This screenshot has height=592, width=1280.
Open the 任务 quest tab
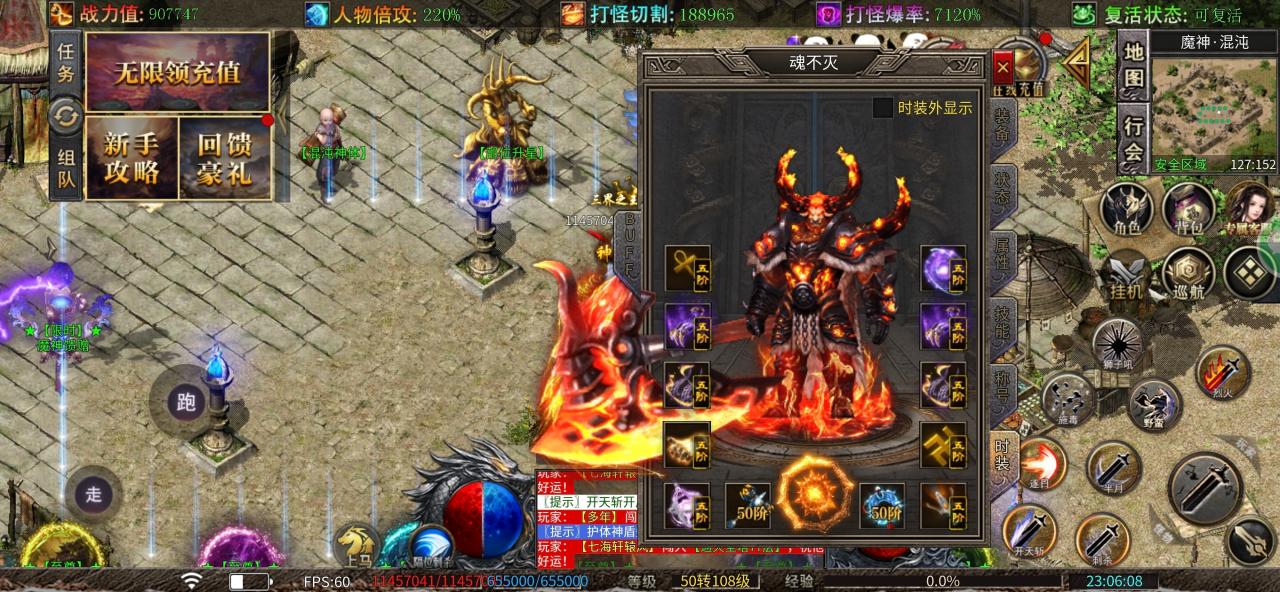[x=66, y=61]
